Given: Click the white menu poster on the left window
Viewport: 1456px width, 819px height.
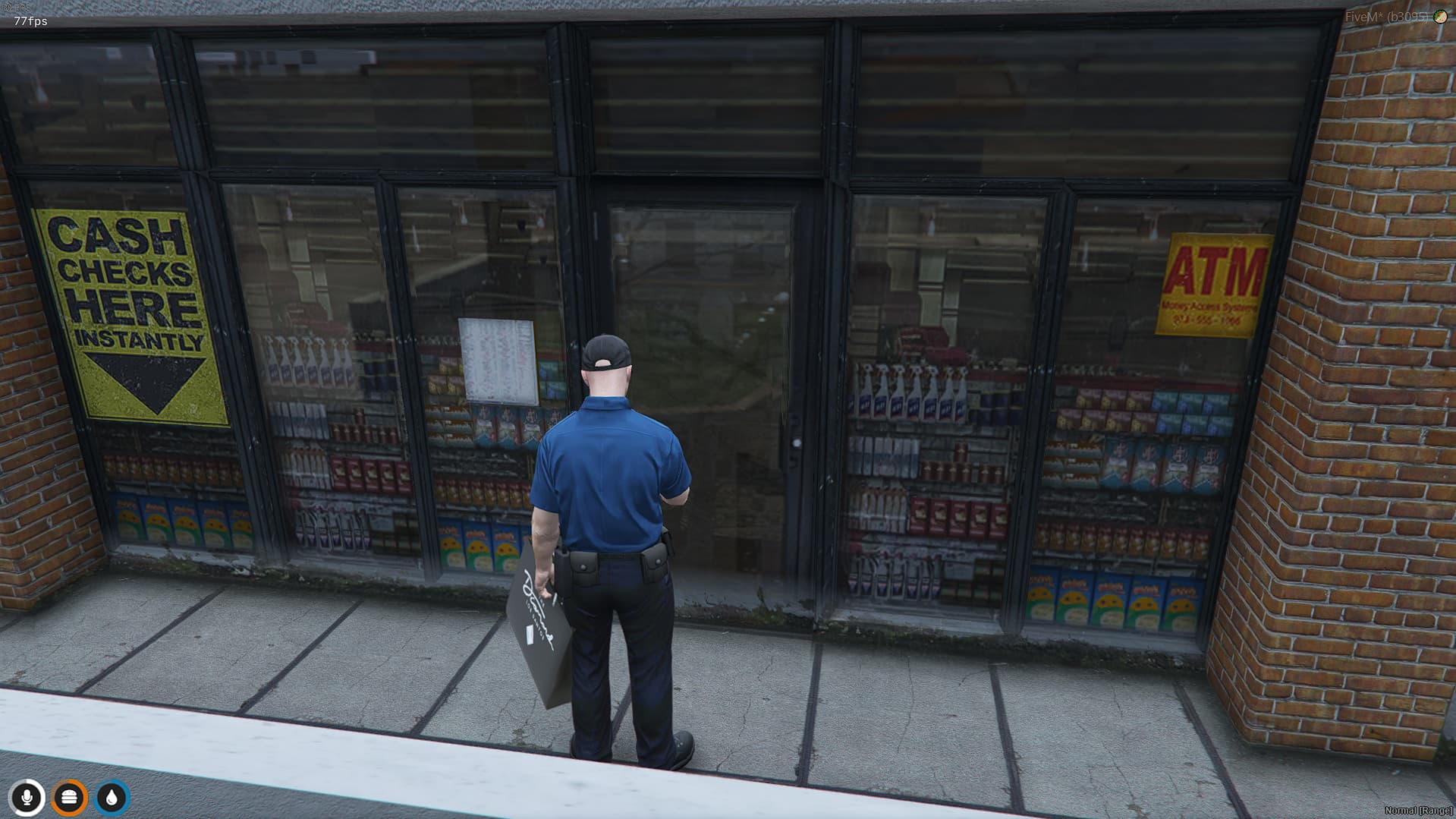Looking at the screenshot, I should point(495,357).
